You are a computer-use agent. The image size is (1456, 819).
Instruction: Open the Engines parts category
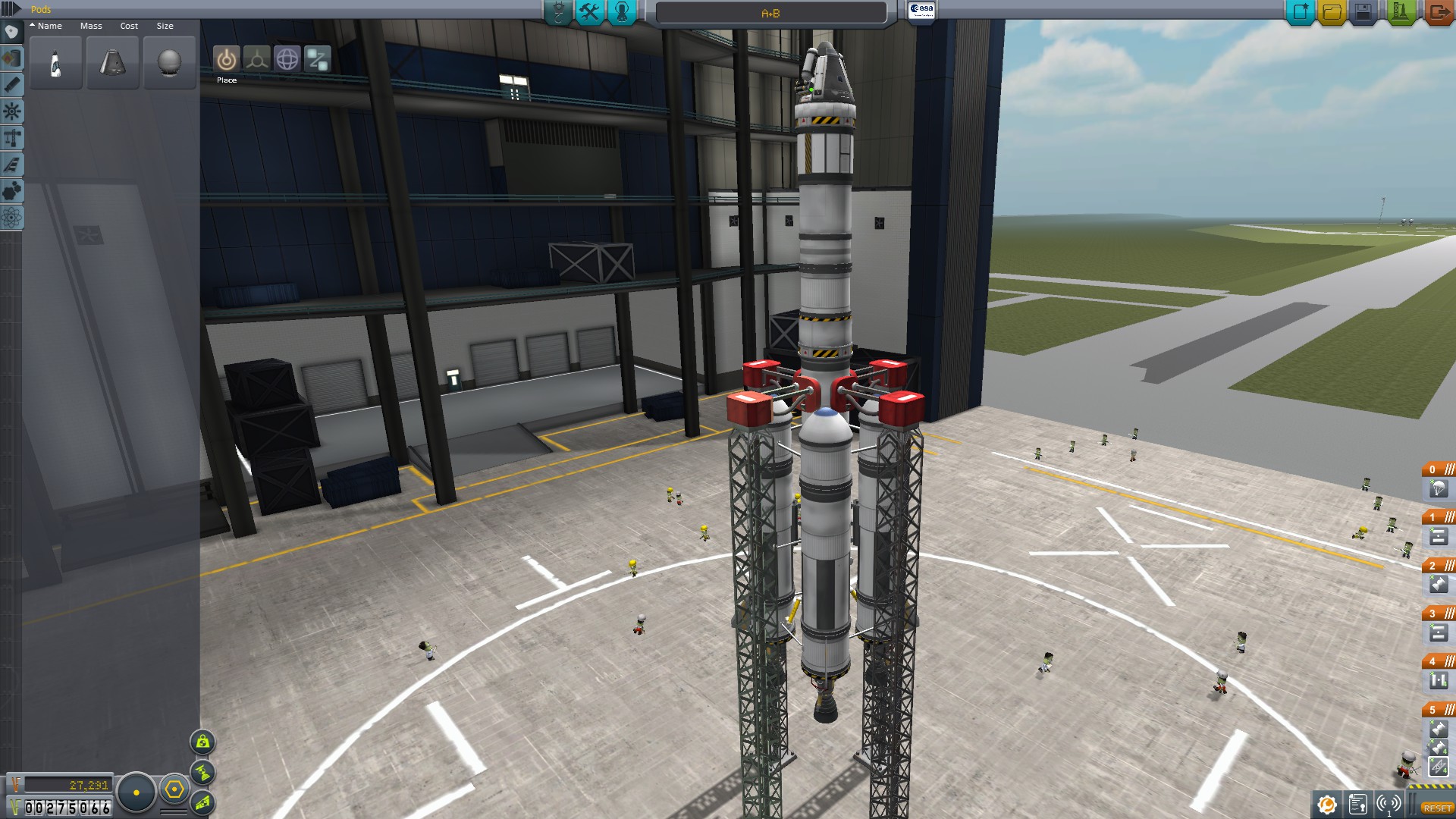point(11,85)
